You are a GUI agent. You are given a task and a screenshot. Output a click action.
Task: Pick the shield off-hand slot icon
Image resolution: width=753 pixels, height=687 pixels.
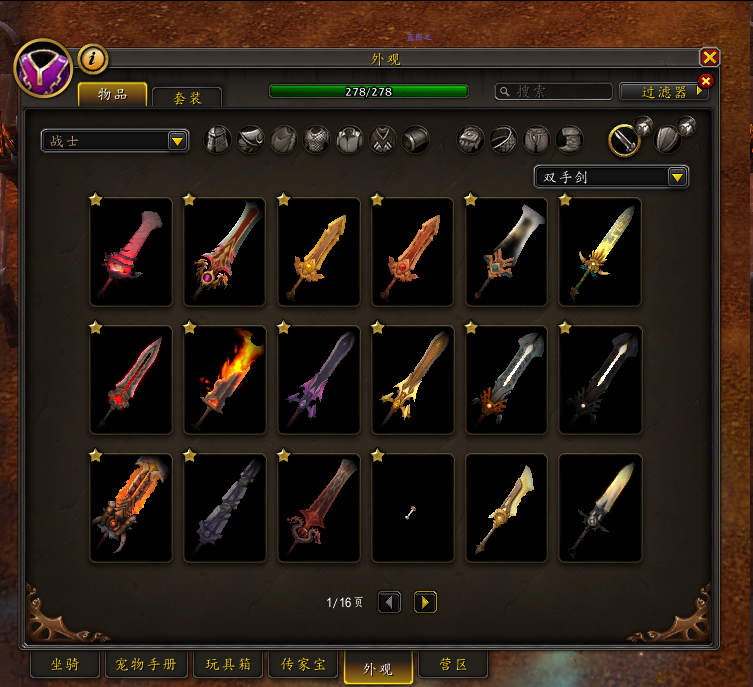(667, 140)
